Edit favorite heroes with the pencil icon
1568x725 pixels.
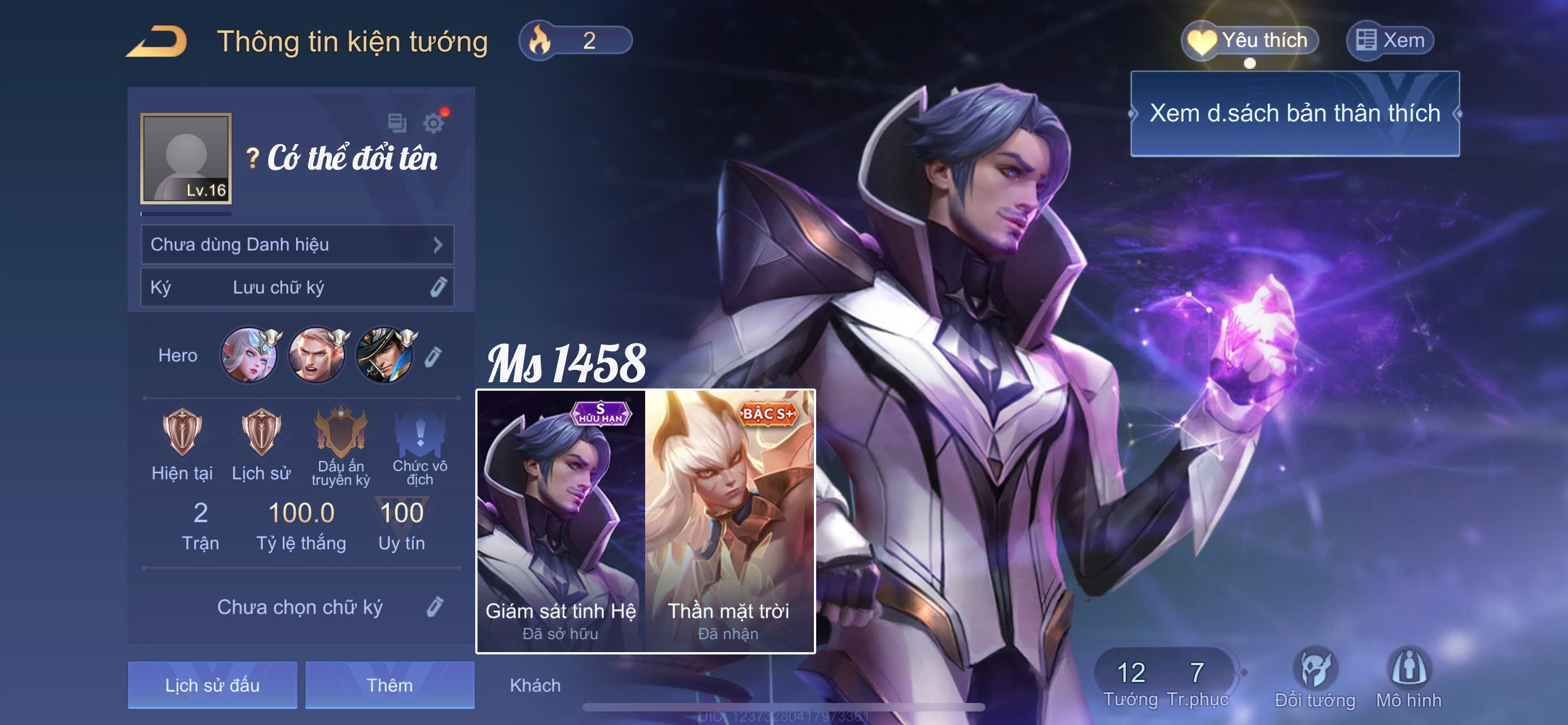[433, 357]
